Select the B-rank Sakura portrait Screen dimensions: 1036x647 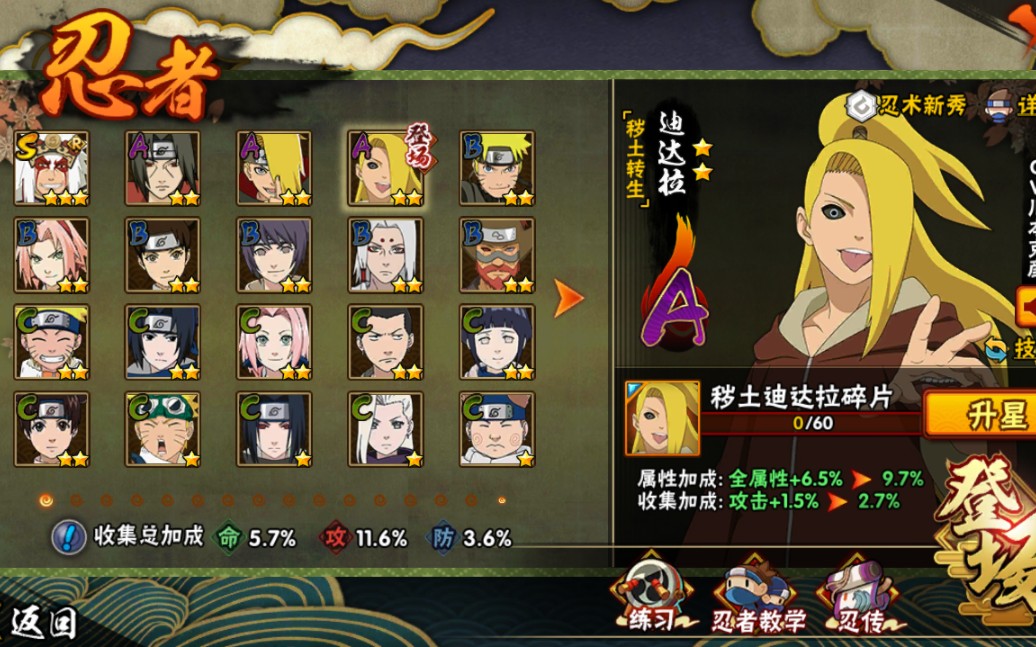[x=51, y=255]
